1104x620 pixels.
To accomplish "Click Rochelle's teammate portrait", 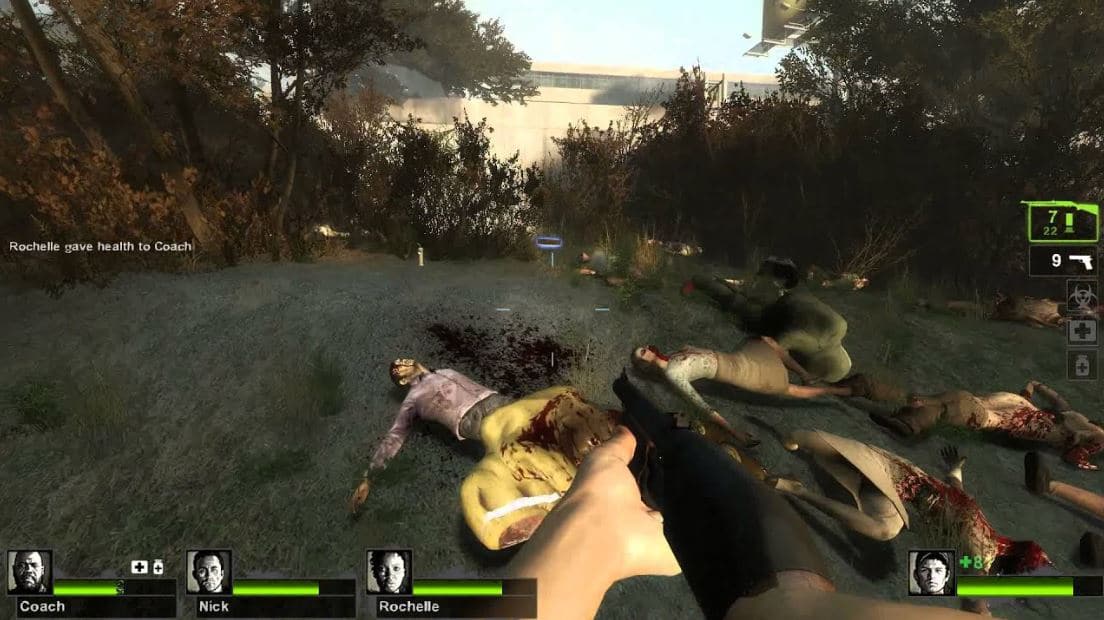I will 388,572.
